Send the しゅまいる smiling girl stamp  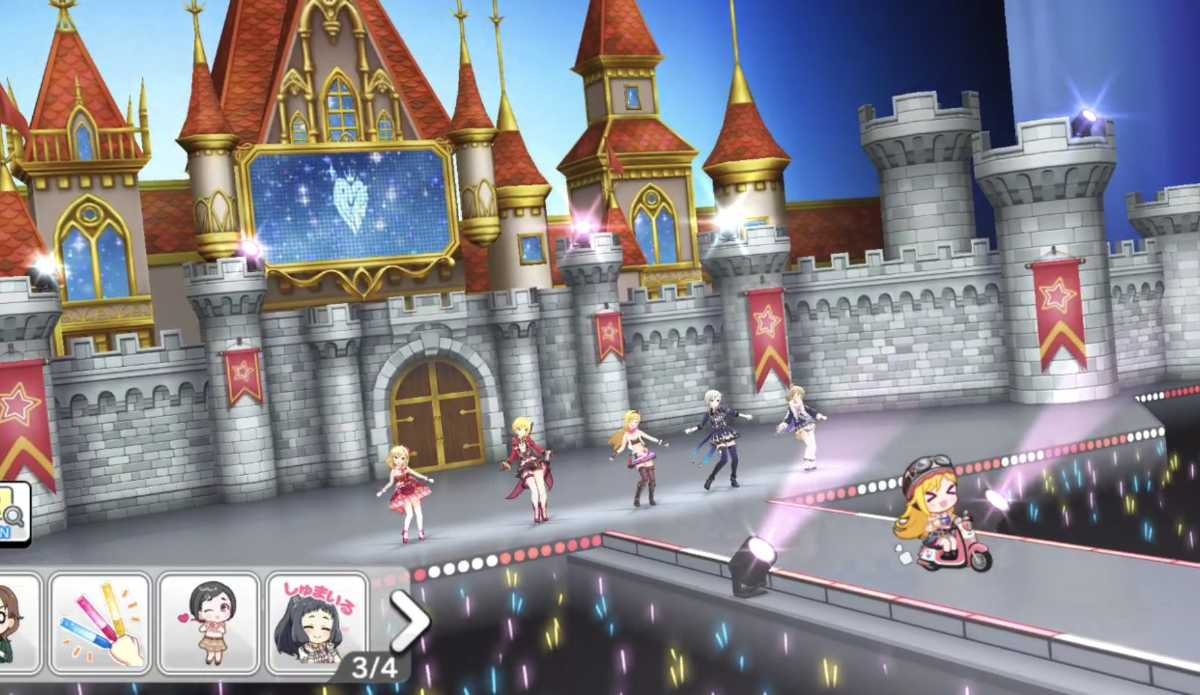(x=316, y=622)
